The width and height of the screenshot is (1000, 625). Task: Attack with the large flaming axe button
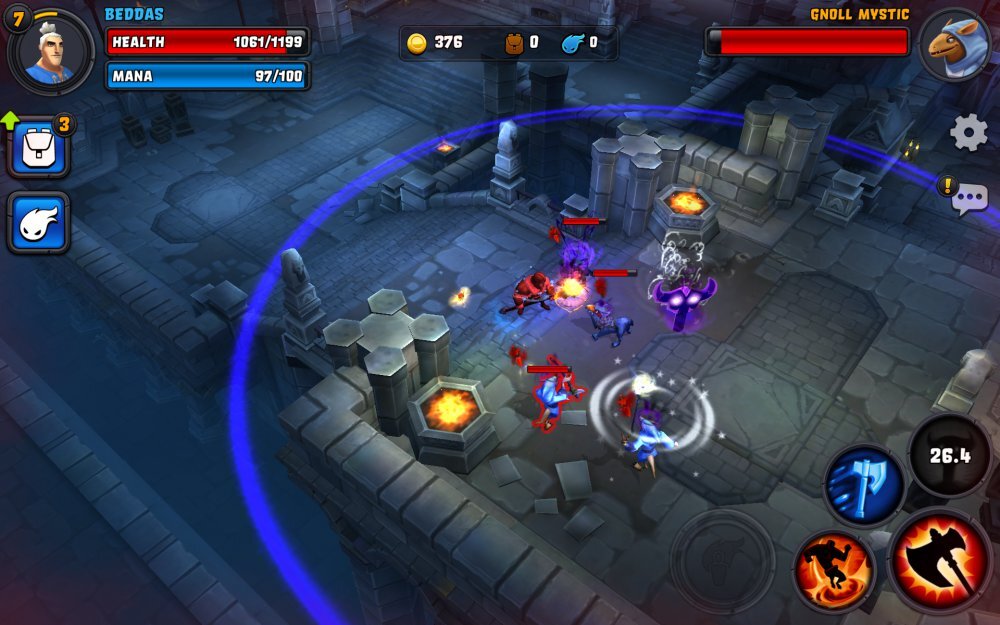(x=941, y=560)
